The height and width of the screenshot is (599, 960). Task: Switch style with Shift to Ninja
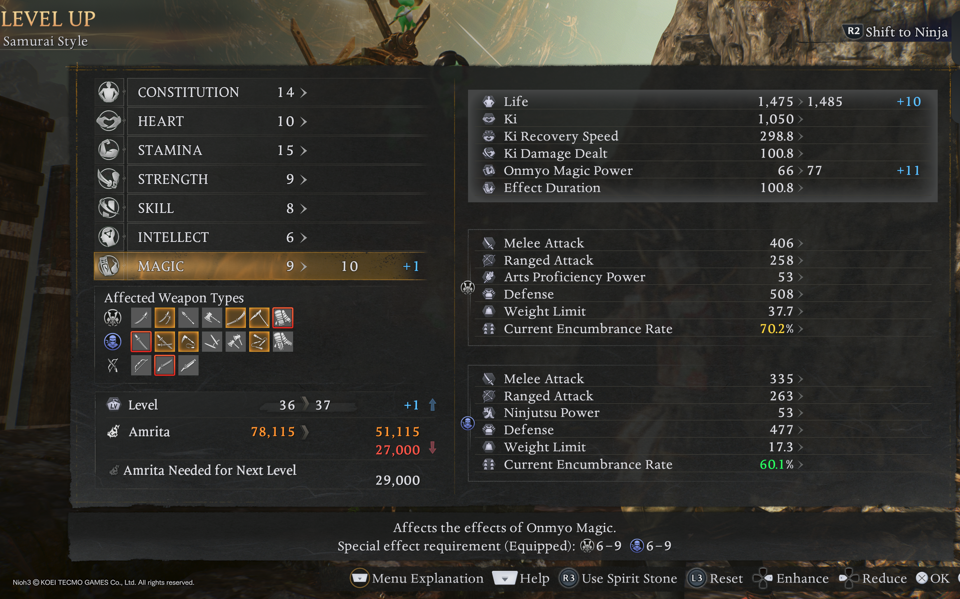click(x=896, y=32)
